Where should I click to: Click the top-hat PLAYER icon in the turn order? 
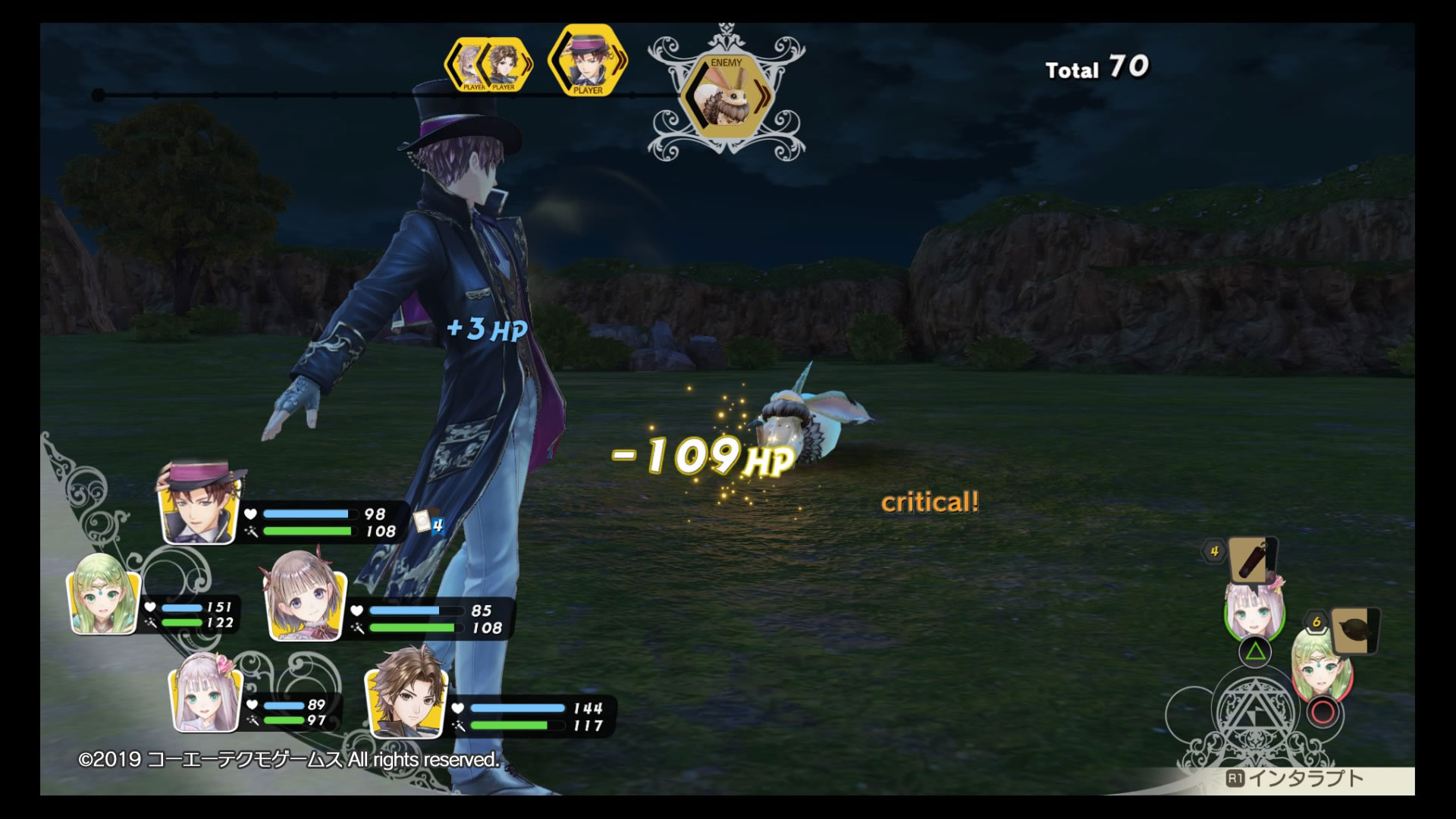(x=586, y=61)
